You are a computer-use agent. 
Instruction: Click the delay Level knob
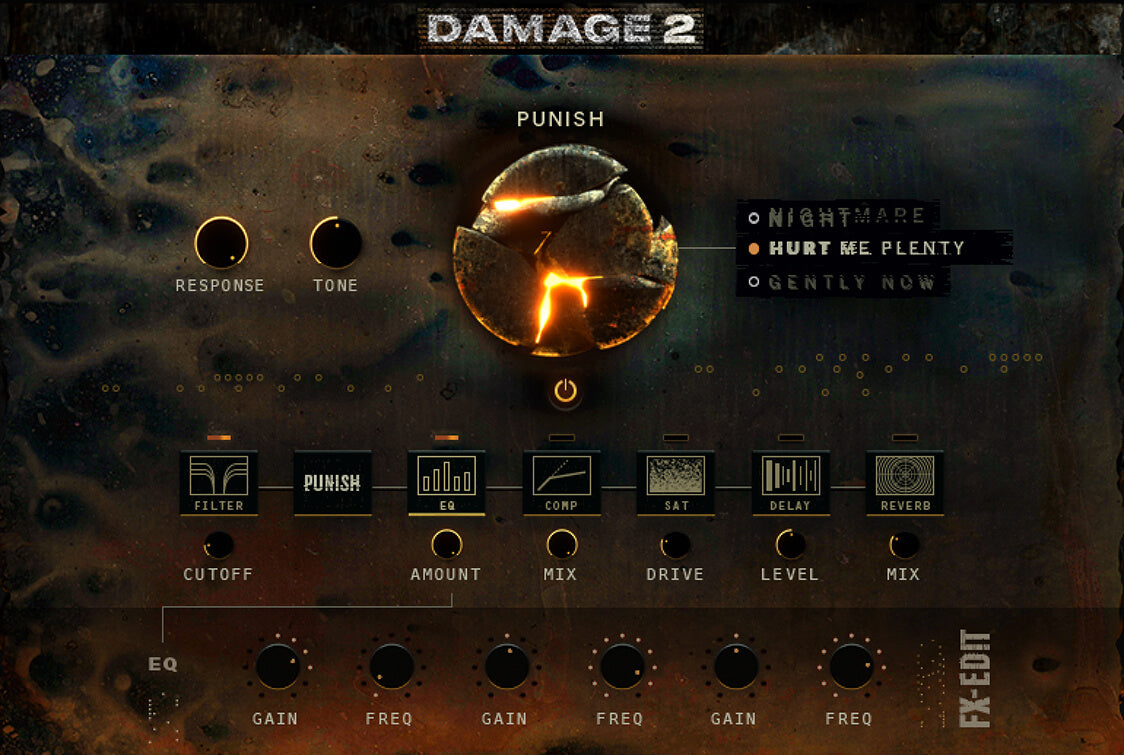790,544
